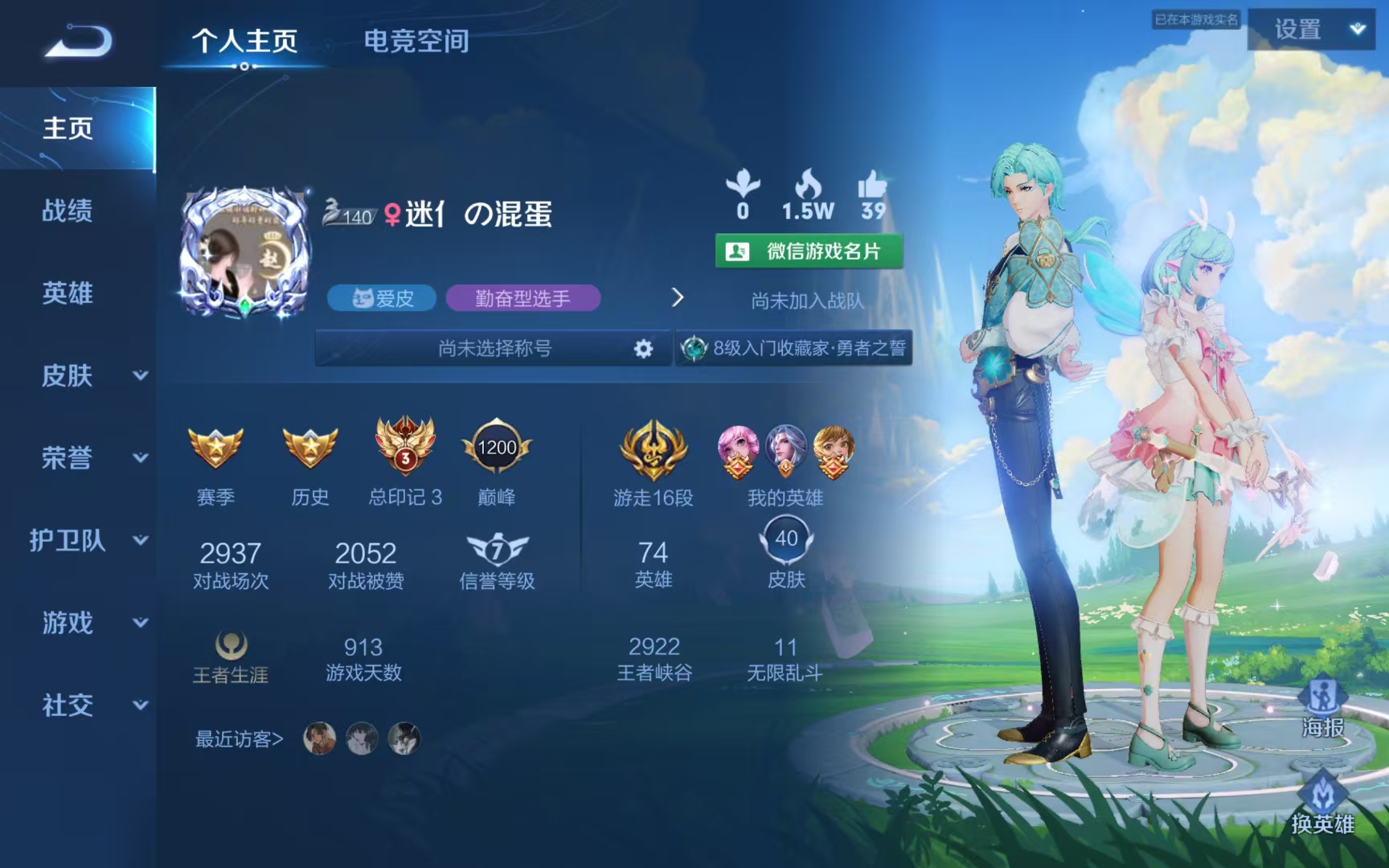This screenshot has height=868, width=1389.
Task: Click the 皮肤 count circle showing 40
Action: coord(785,538)
